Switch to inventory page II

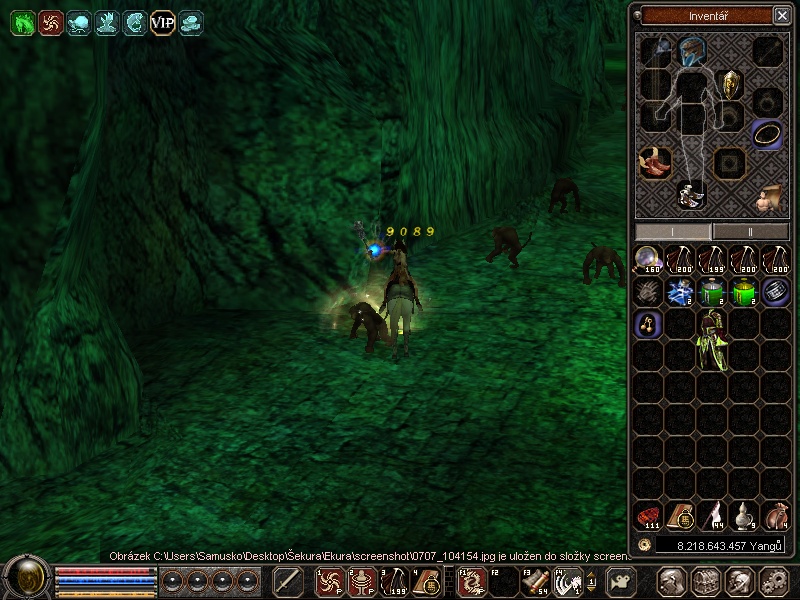click(x=750, y=231)
